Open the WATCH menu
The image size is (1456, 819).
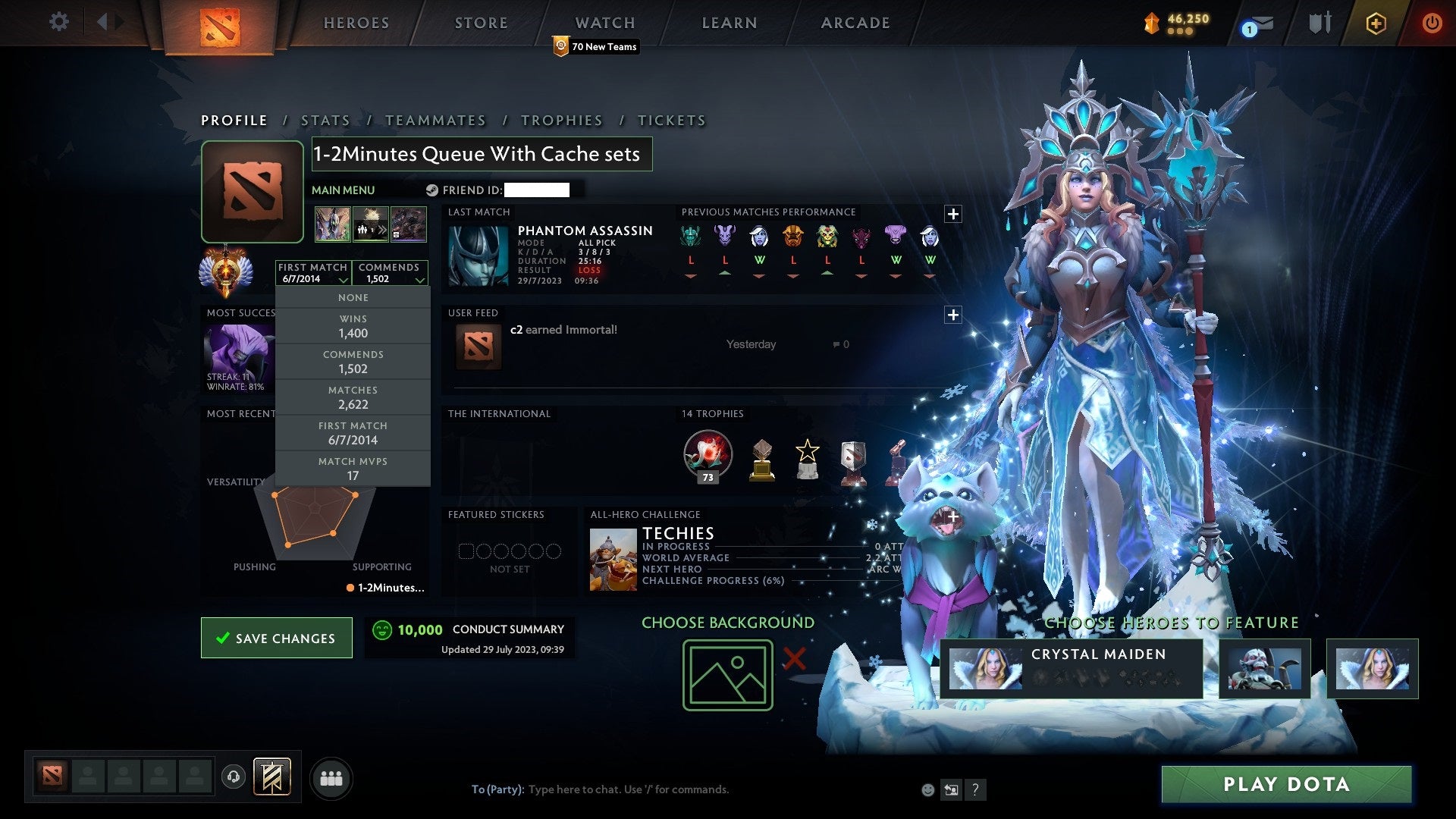604,23
